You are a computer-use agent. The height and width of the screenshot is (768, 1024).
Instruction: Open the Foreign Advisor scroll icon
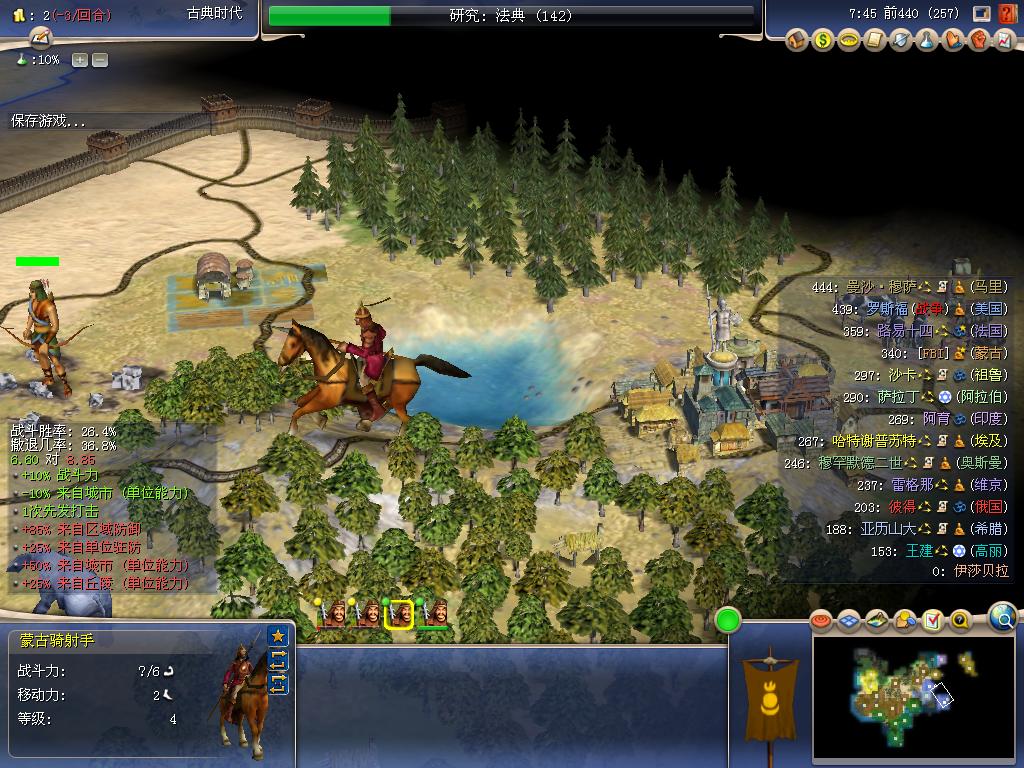875,40
